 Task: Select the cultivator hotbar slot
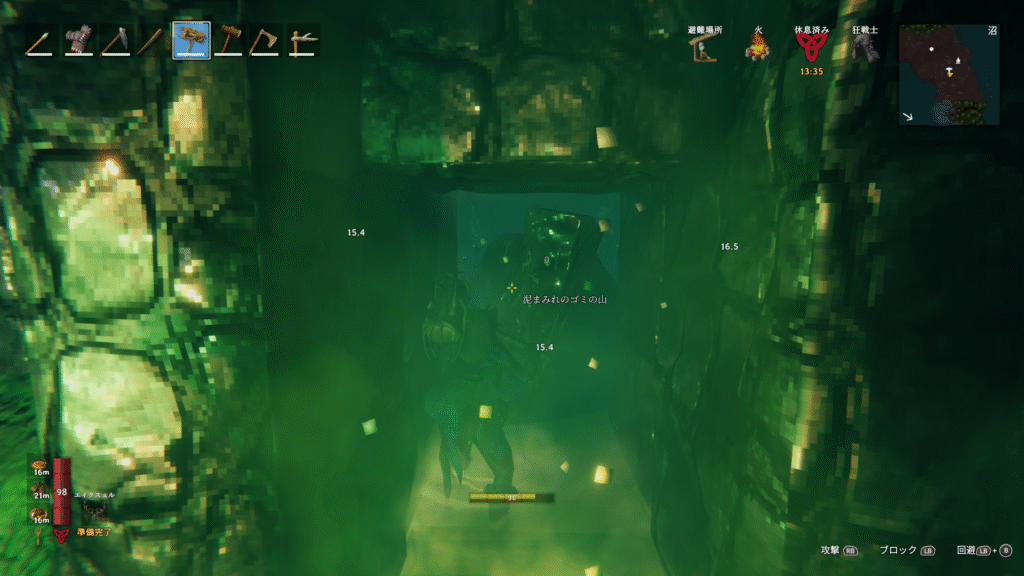303,41
